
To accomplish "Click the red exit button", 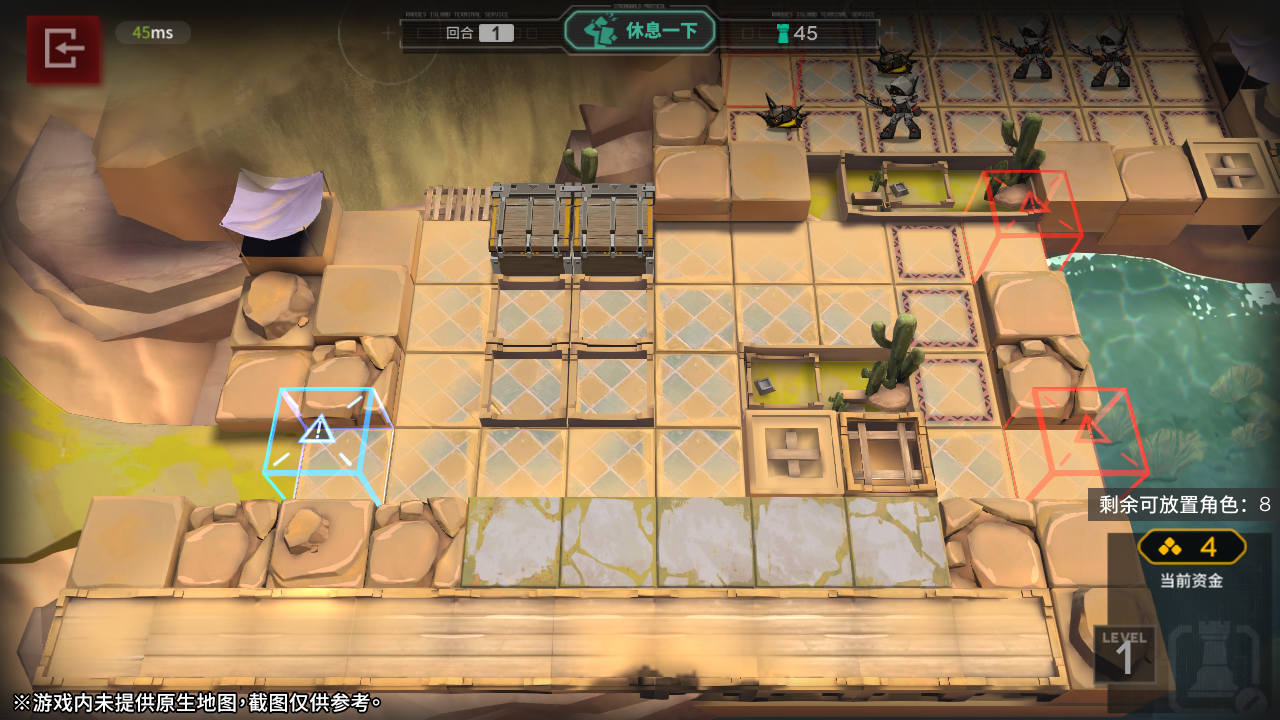I will (x=64, y=48).
